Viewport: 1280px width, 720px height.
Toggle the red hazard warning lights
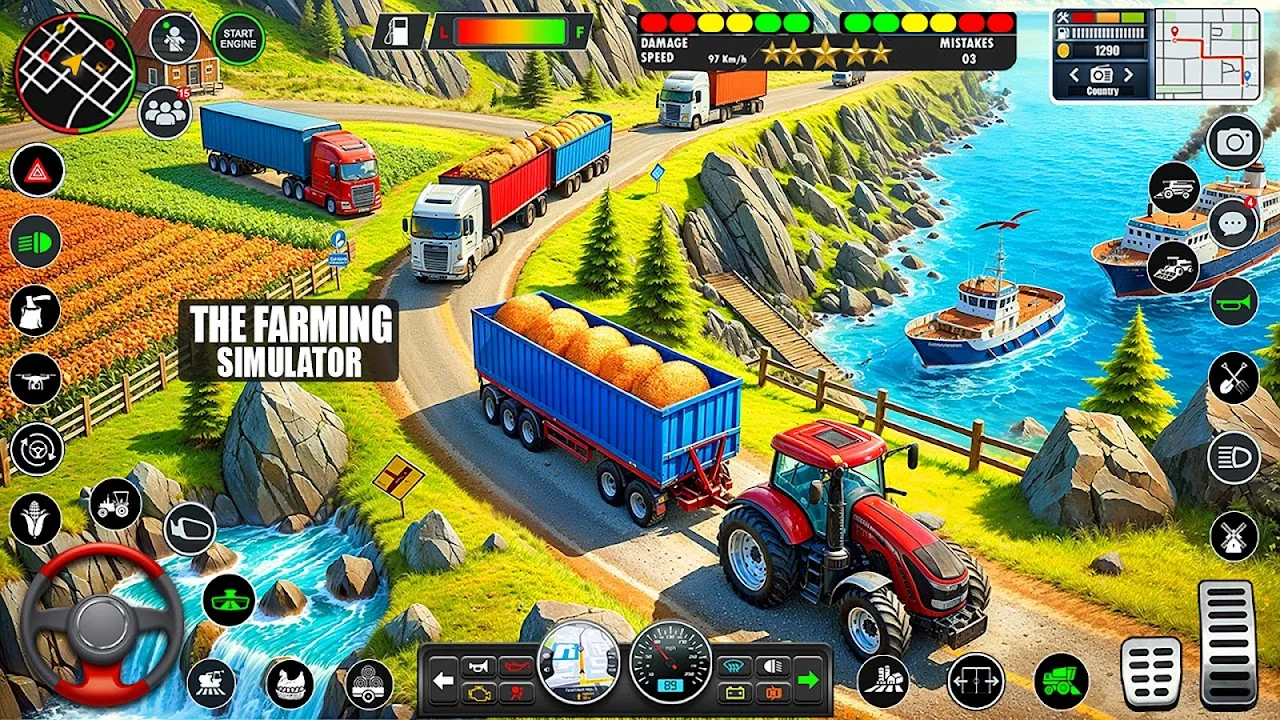coord(37,171)
